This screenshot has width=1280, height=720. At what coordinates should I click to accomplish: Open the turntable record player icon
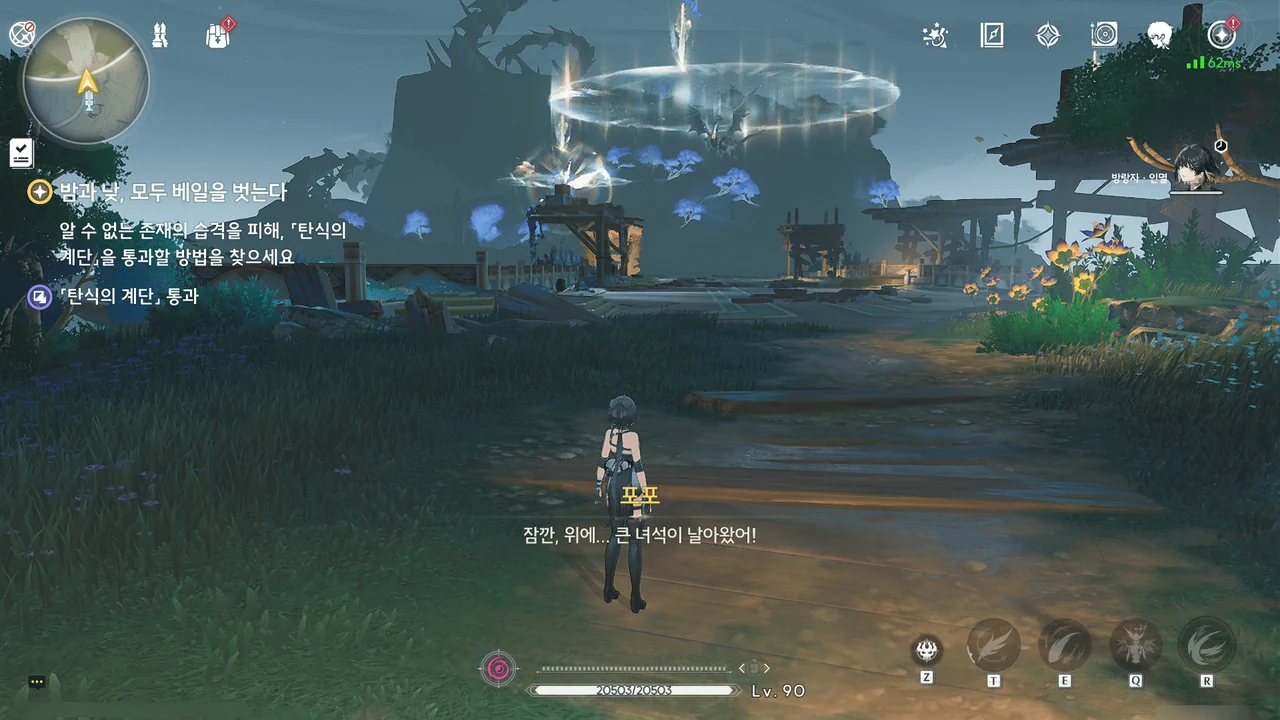pos(1104,35)
